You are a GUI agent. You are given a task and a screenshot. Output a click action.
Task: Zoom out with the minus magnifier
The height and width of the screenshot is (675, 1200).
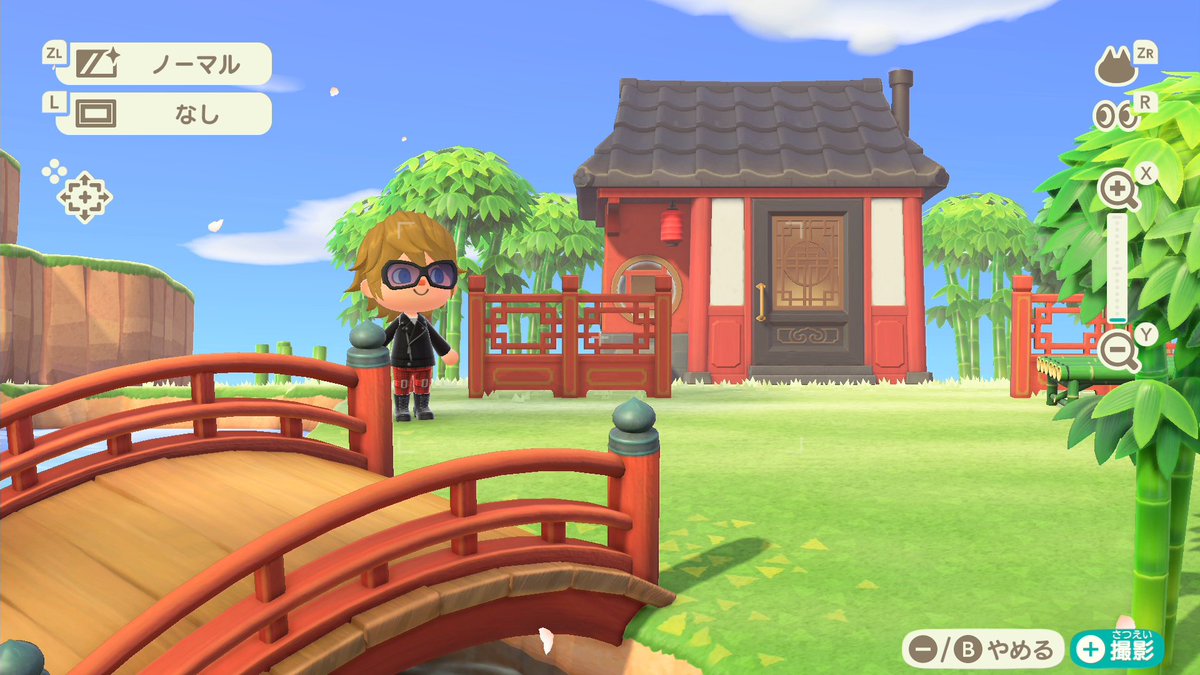pos(1118,351)
